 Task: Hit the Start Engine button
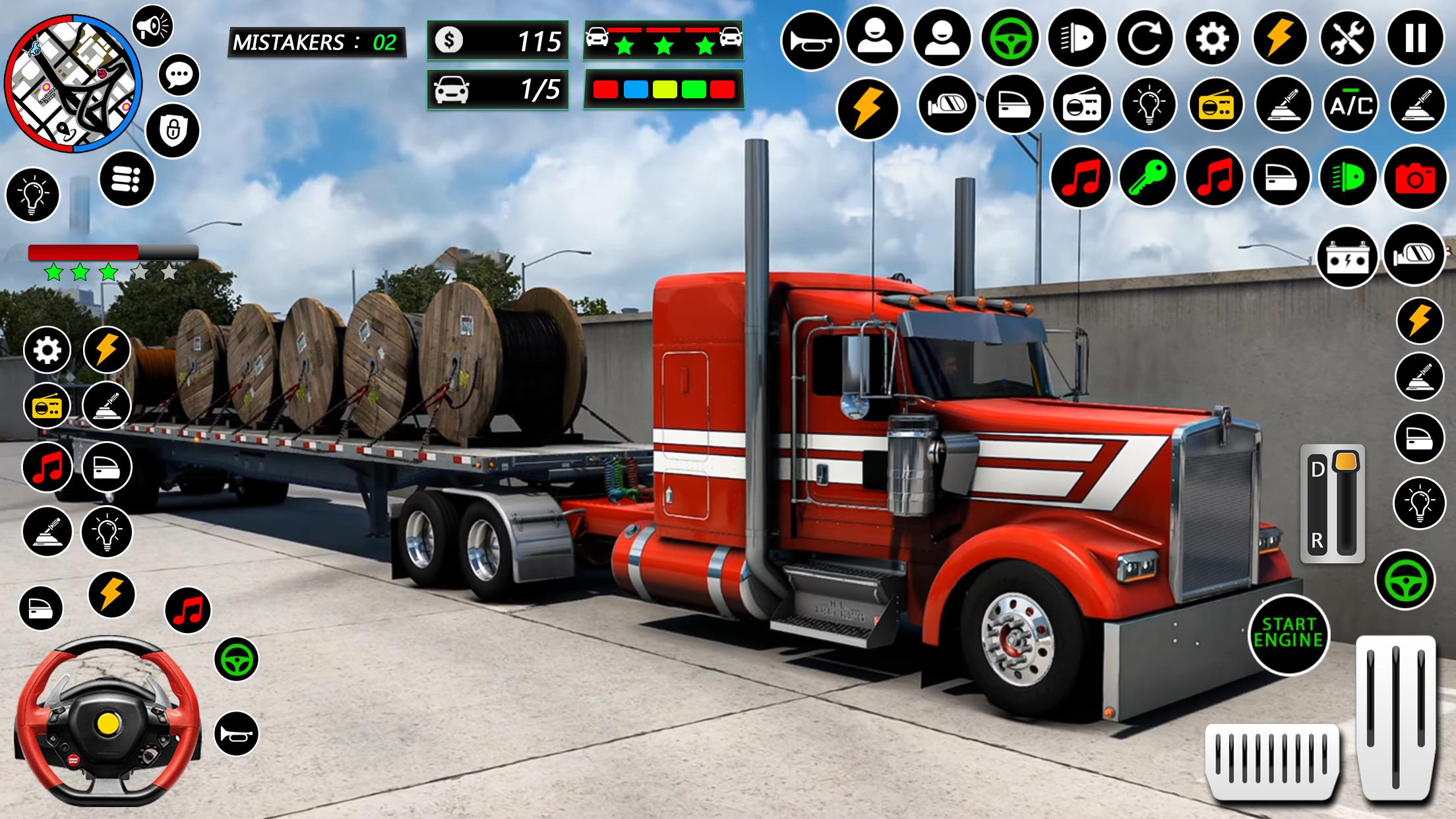[x=1289, y=633]
